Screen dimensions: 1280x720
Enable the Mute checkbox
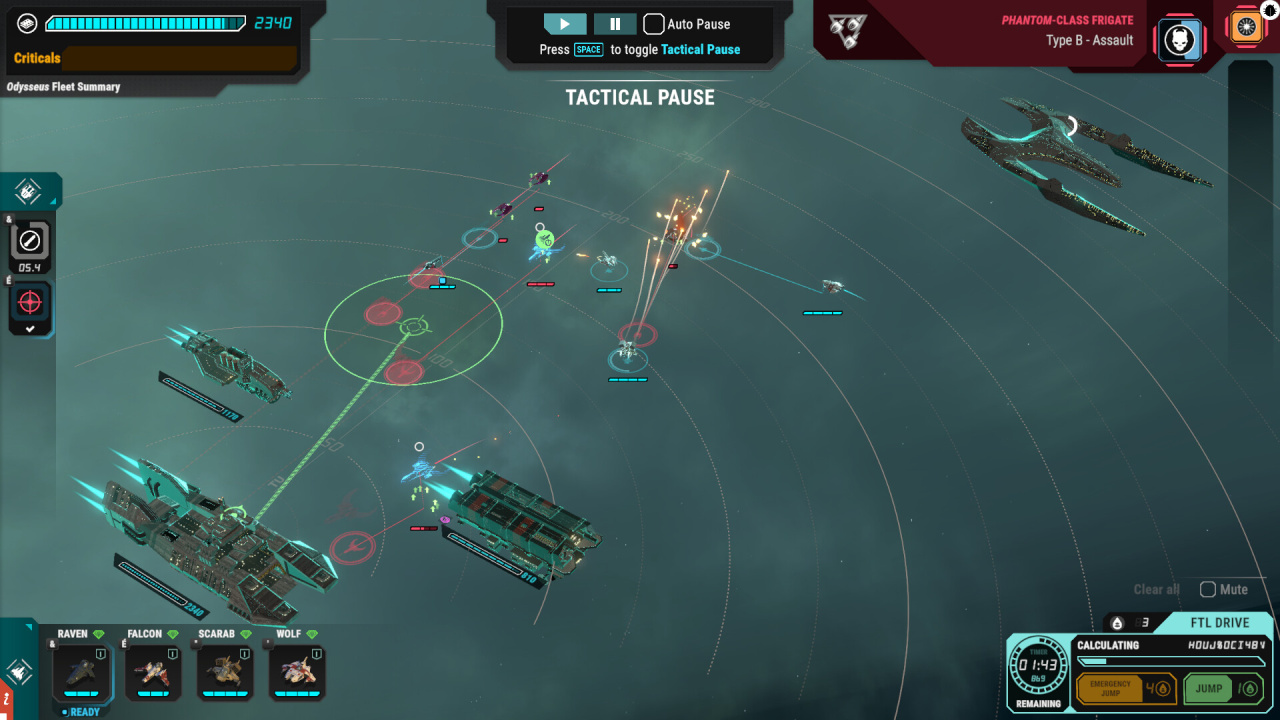(x=1208, y=590)
